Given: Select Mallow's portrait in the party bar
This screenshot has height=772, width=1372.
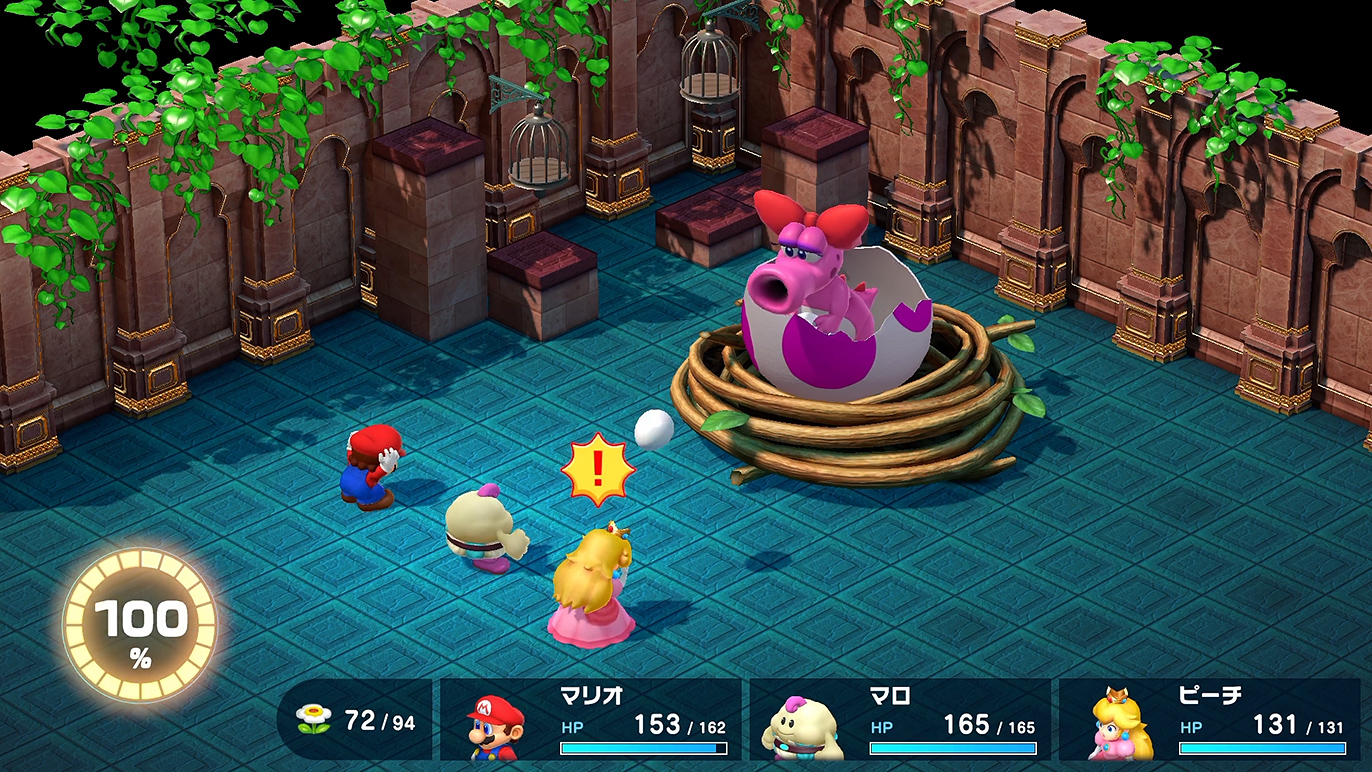Looking at the screenshot, I should click(x=802, y=727).
